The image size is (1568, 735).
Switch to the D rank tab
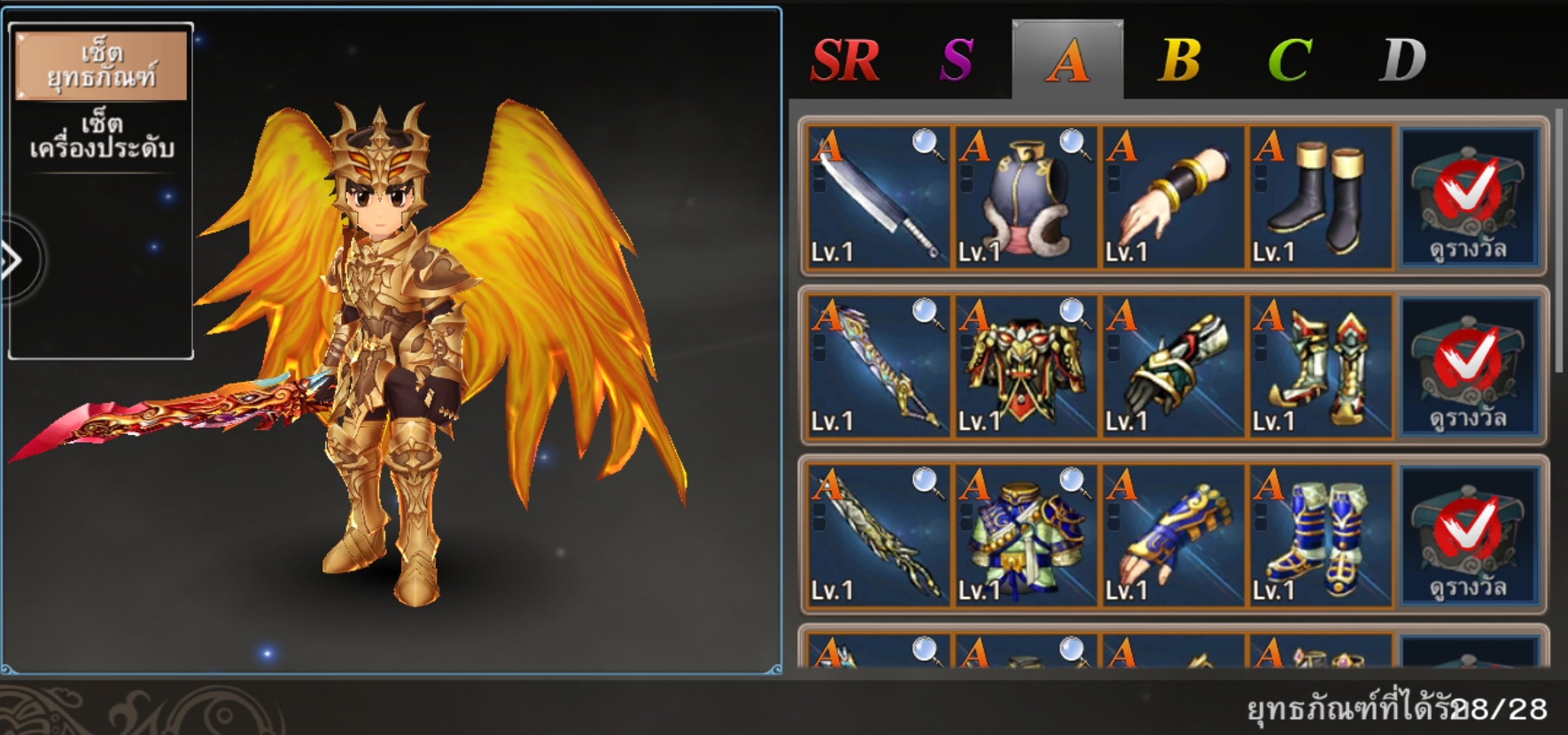pyautogui.click(x=1402, y=60)
